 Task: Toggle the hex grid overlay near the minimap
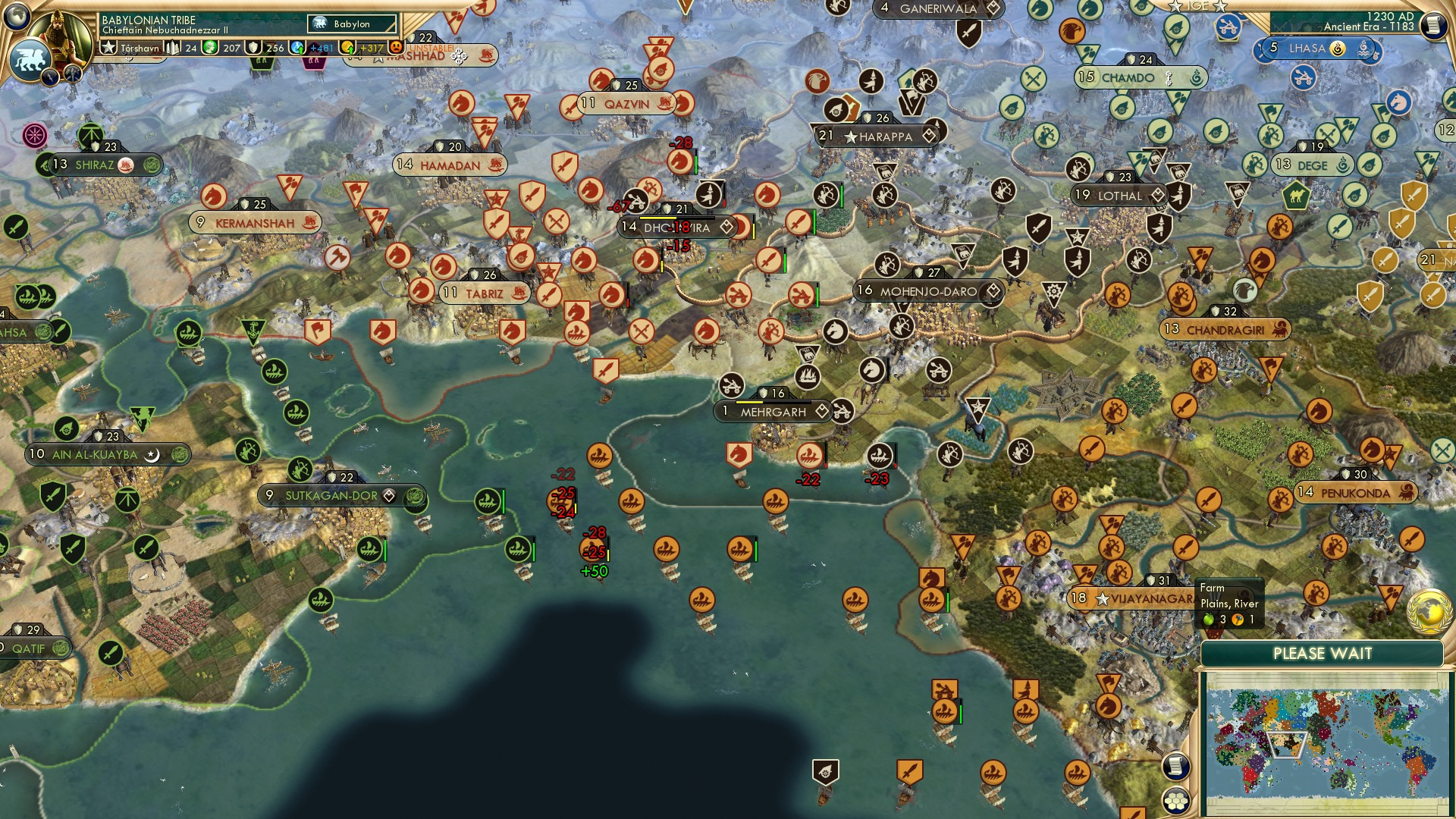coord(1176,802)
